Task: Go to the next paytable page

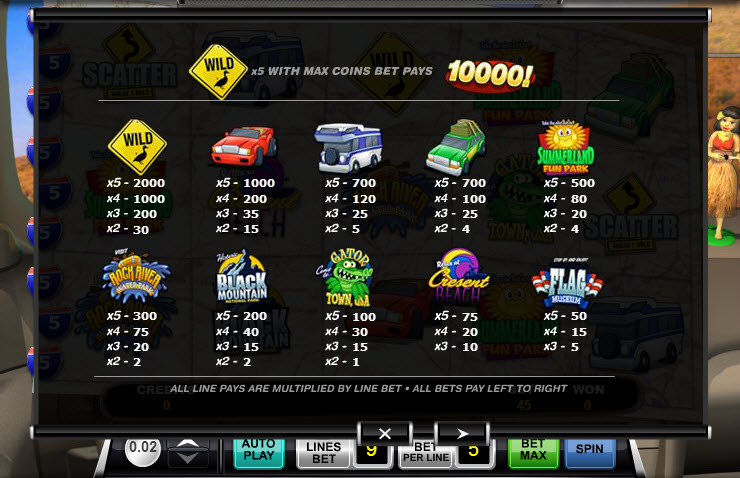Action: 461,433
